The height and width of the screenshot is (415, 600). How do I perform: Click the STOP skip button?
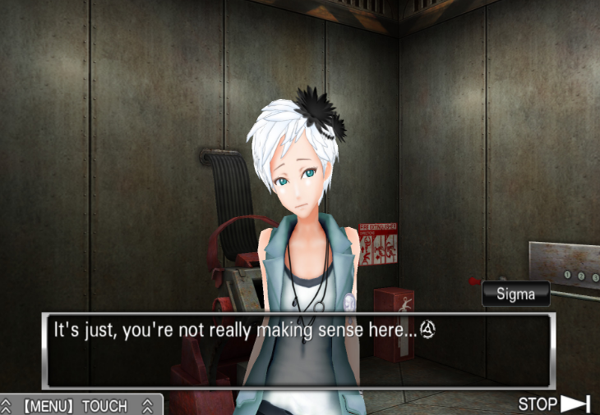pyautogui.click(x=553, y=404)
